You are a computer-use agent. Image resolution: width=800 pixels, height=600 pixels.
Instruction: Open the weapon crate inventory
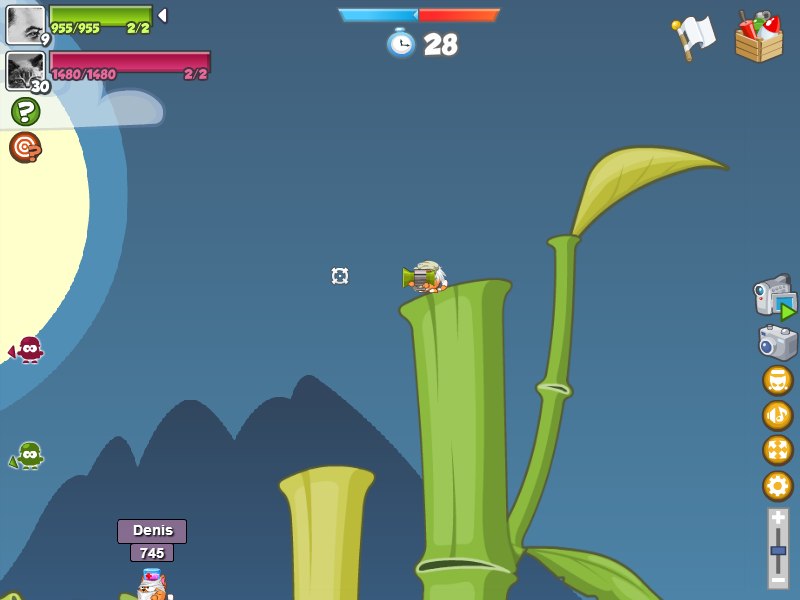(x=758, y=37)
